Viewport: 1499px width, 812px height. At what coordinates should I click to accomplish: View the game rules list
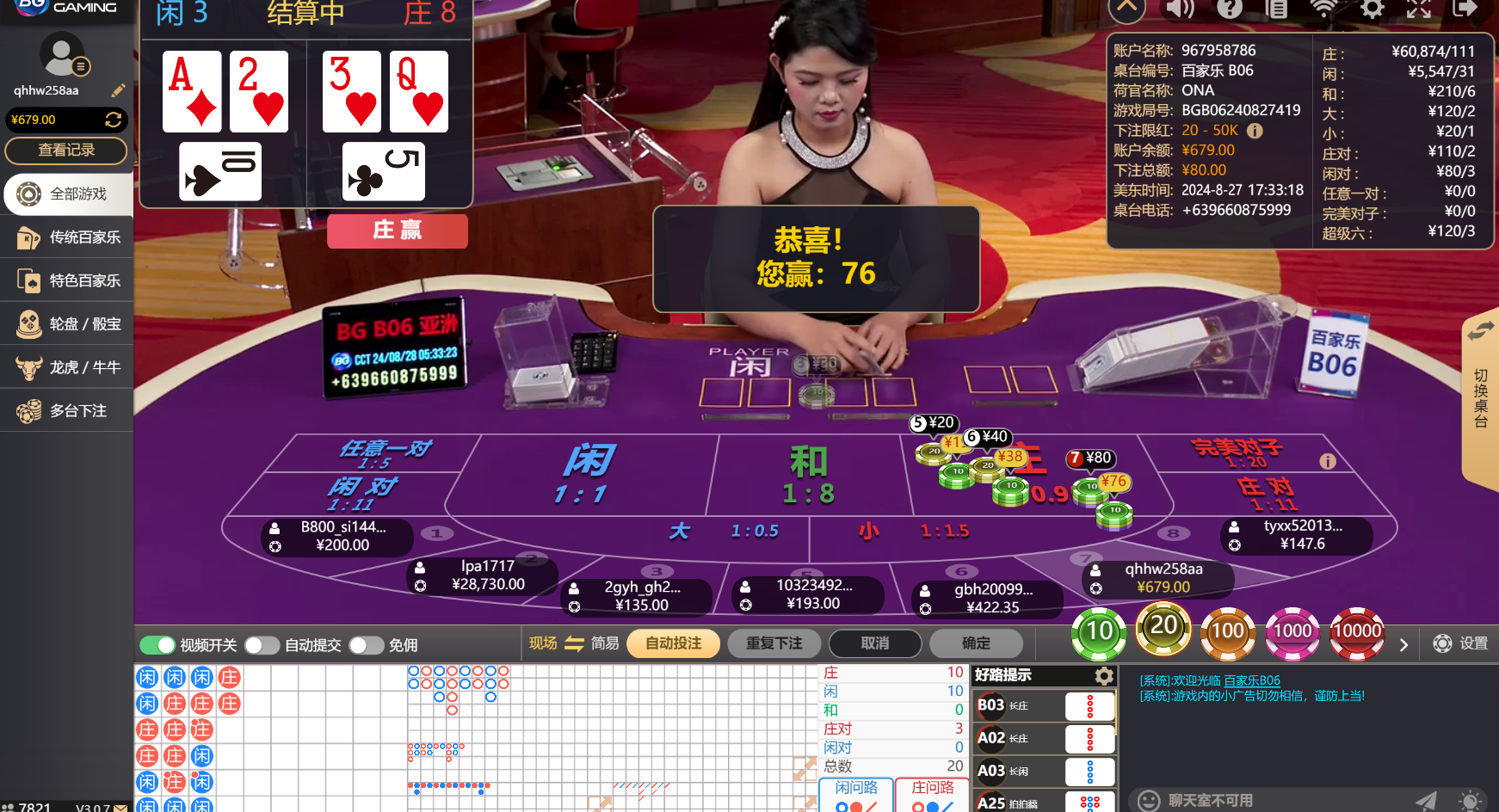pyautogui.click(x=1278, y=10)
